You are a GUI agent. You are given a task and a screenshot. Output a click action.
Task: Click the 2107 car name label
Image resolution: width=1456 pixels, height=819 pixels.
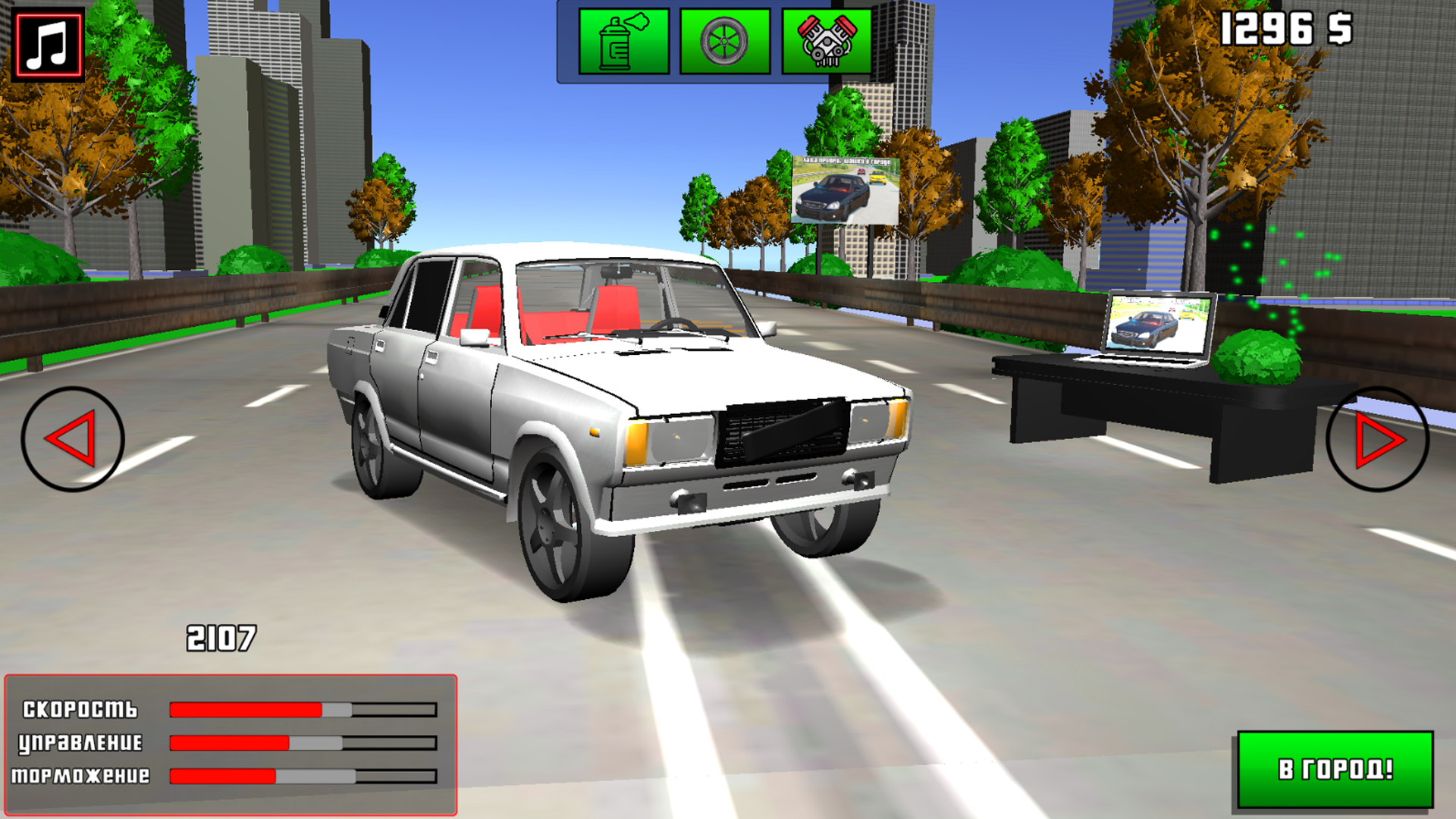tap(221, 638)
